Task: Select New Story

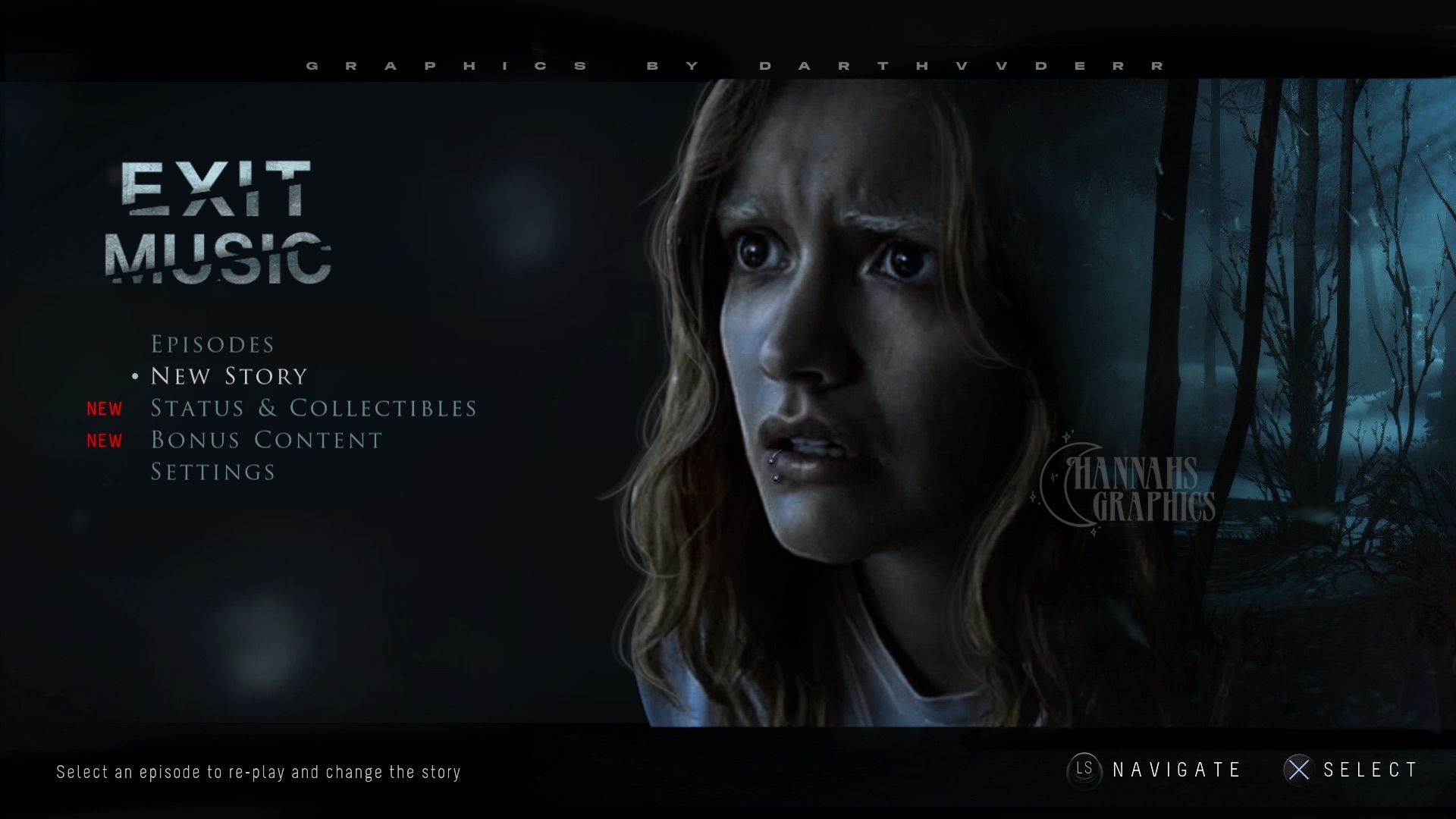Action: coord(229,377)
